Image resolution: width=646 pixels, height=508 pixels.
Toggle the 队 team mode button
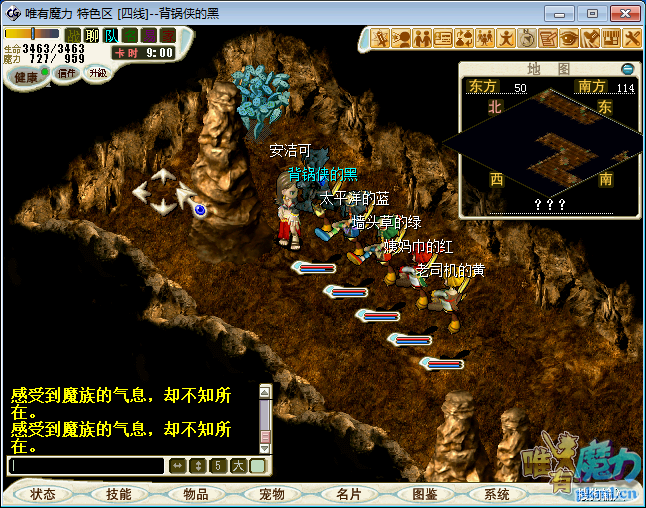[x=111, y=35]
